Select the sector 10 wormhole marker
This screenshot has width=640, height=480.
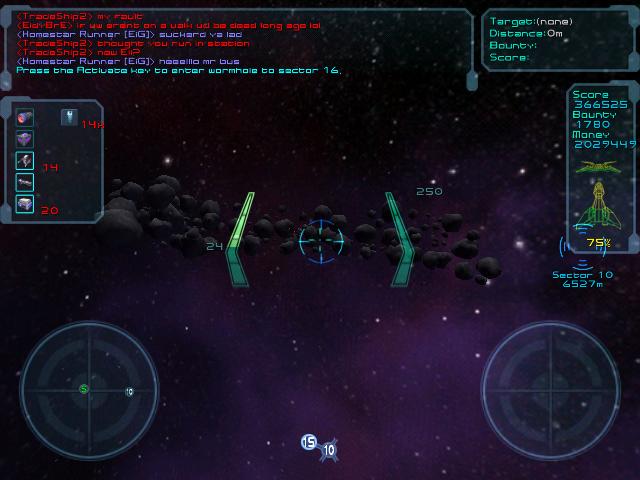[x=329, y=451]
